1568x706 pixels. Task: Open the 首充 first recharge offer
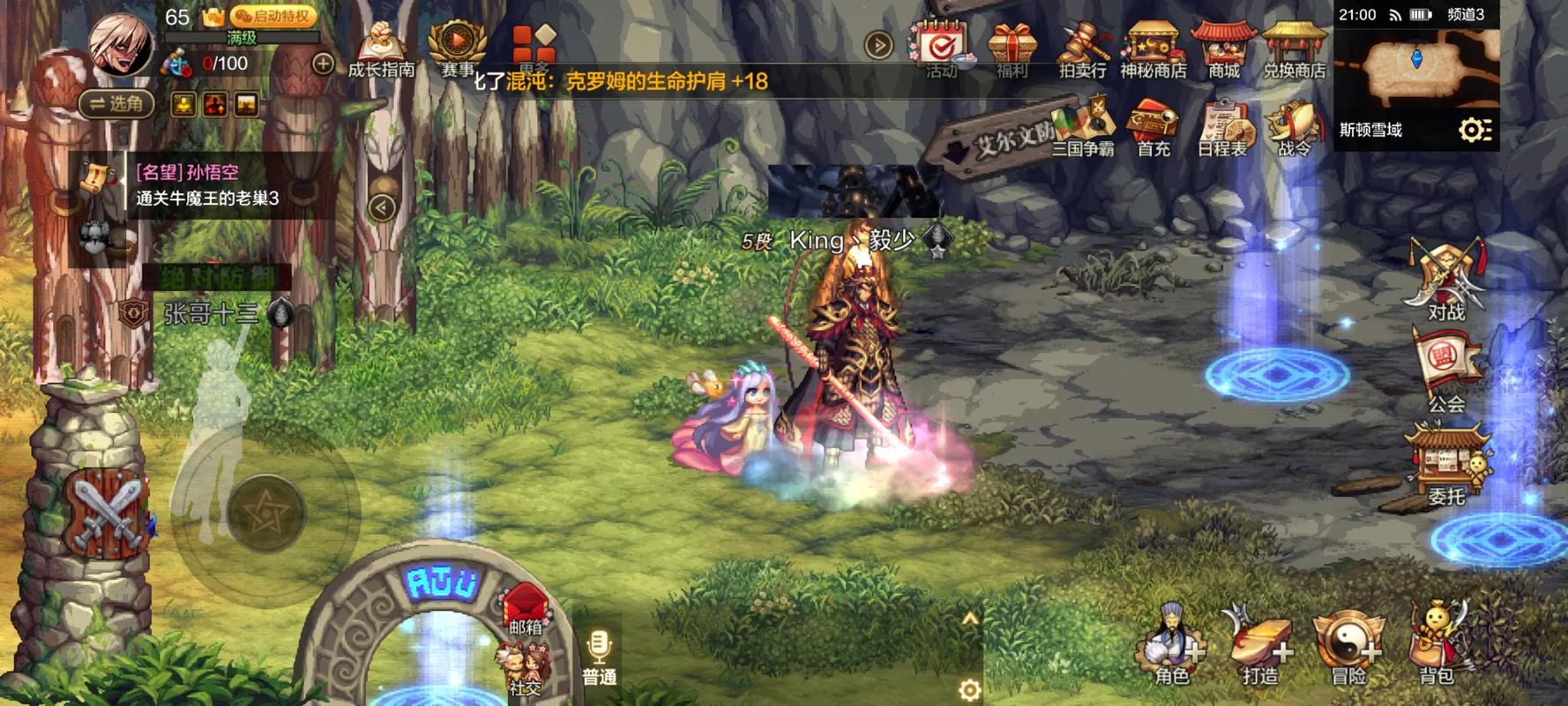pos(1153,129)
